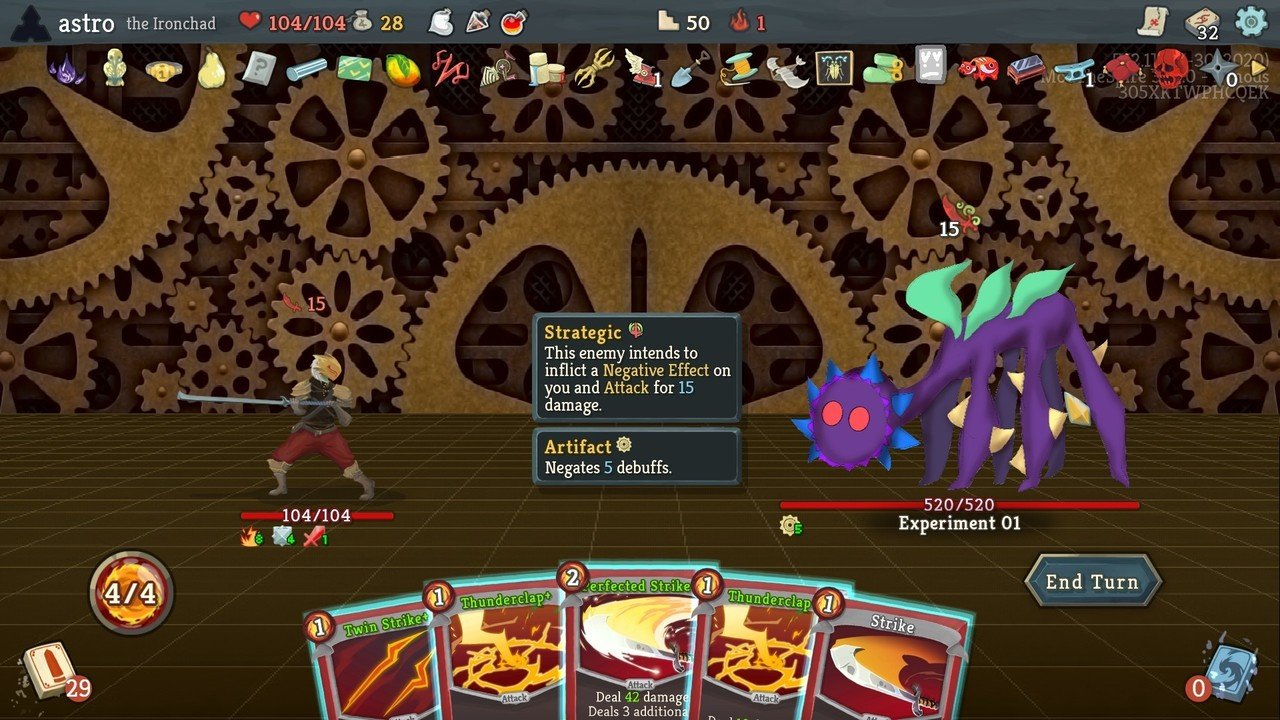This screenshot has width=1280, height=720.
Task: View your deck of 32 cards
Action: 1200,18
